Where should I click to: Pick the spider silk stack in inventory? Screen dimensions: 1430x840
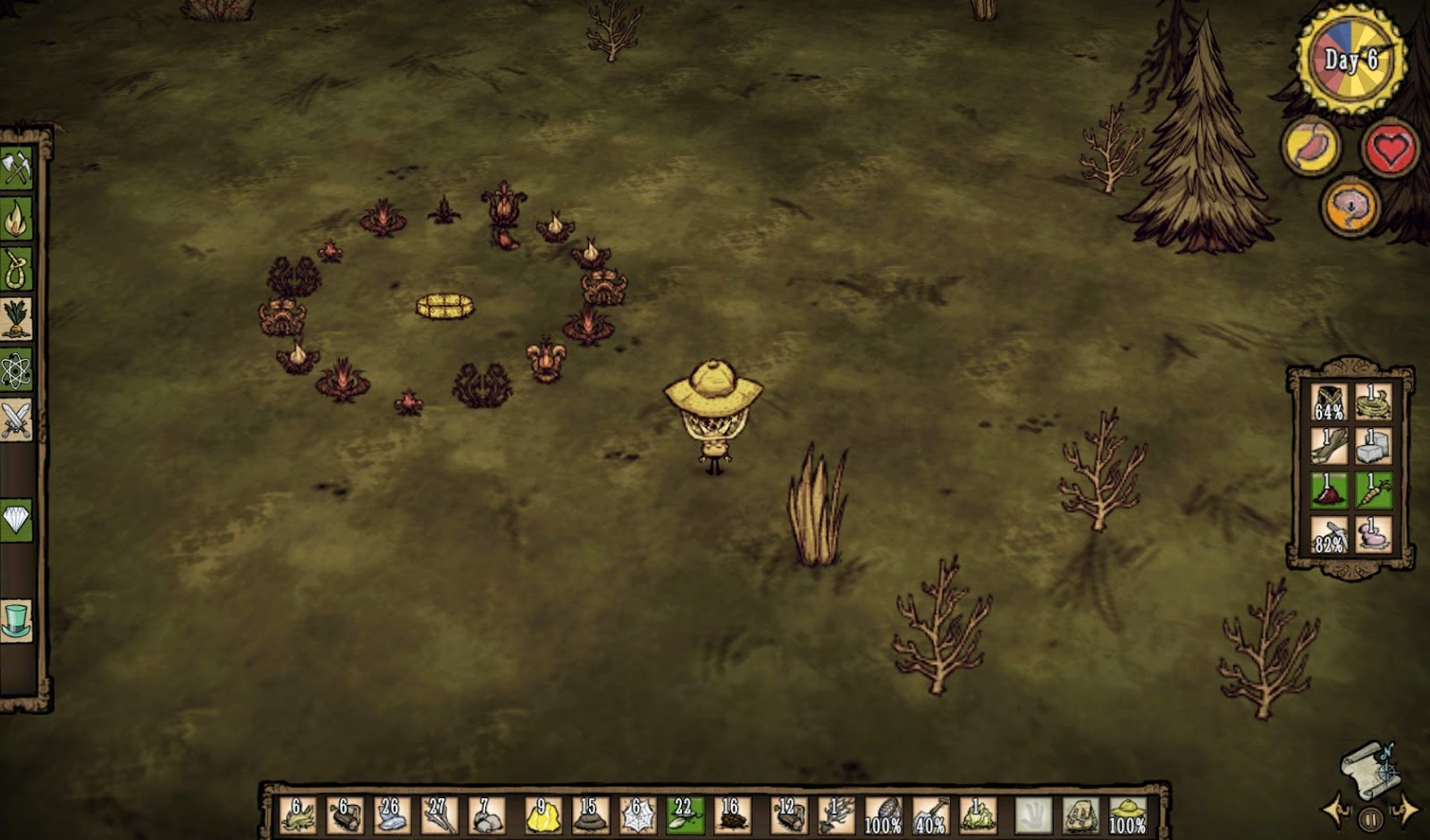637,815
